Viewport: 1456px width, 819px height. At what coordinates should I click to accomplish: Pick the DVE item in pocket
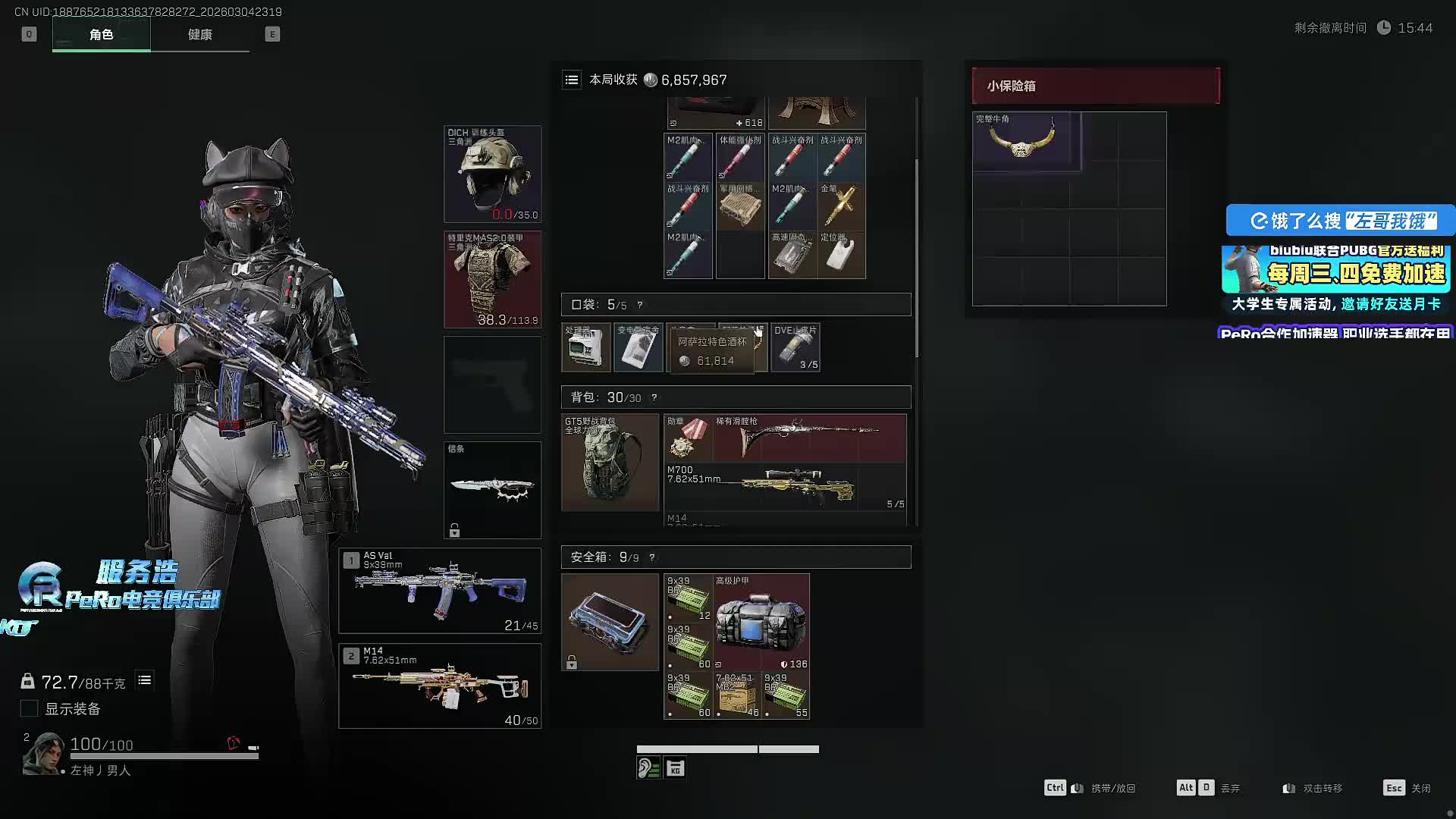[795, 348]
